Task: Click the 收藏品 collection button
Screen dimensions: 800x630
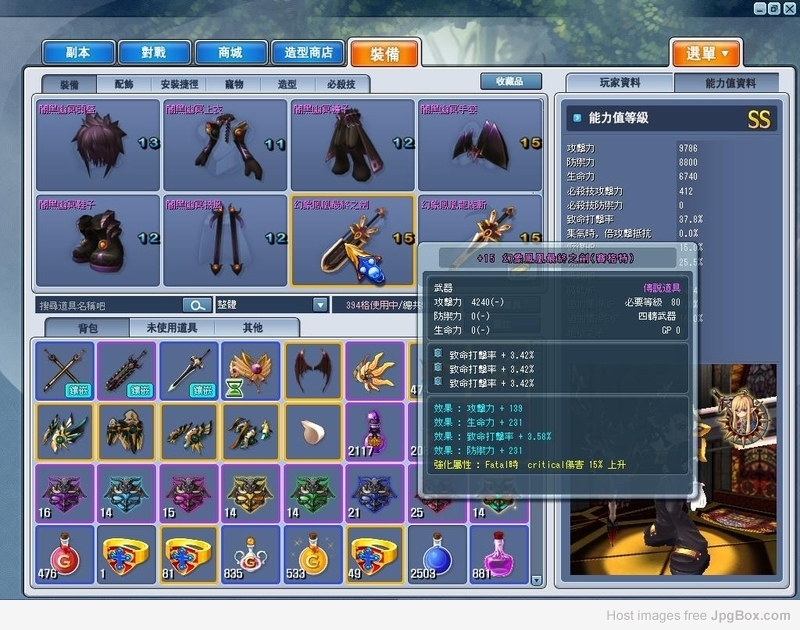Action: [x=510, y=81]
